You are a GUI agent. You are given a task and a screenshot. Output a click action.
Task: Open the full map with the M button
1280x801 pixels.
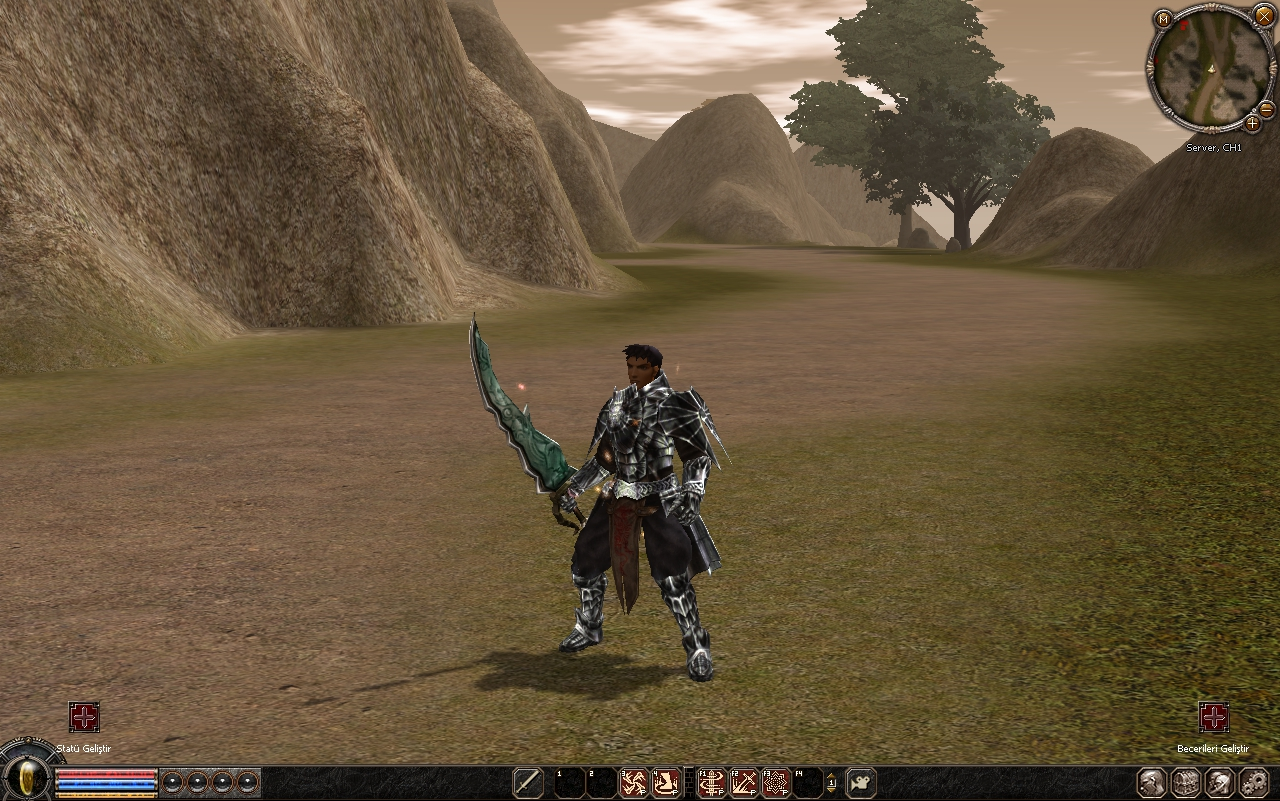coord(1163,19)
